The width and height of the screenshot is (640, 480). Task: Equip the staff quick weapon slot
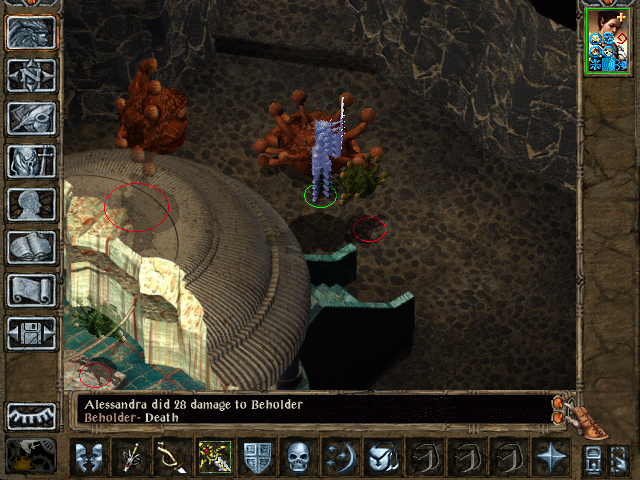131,458
